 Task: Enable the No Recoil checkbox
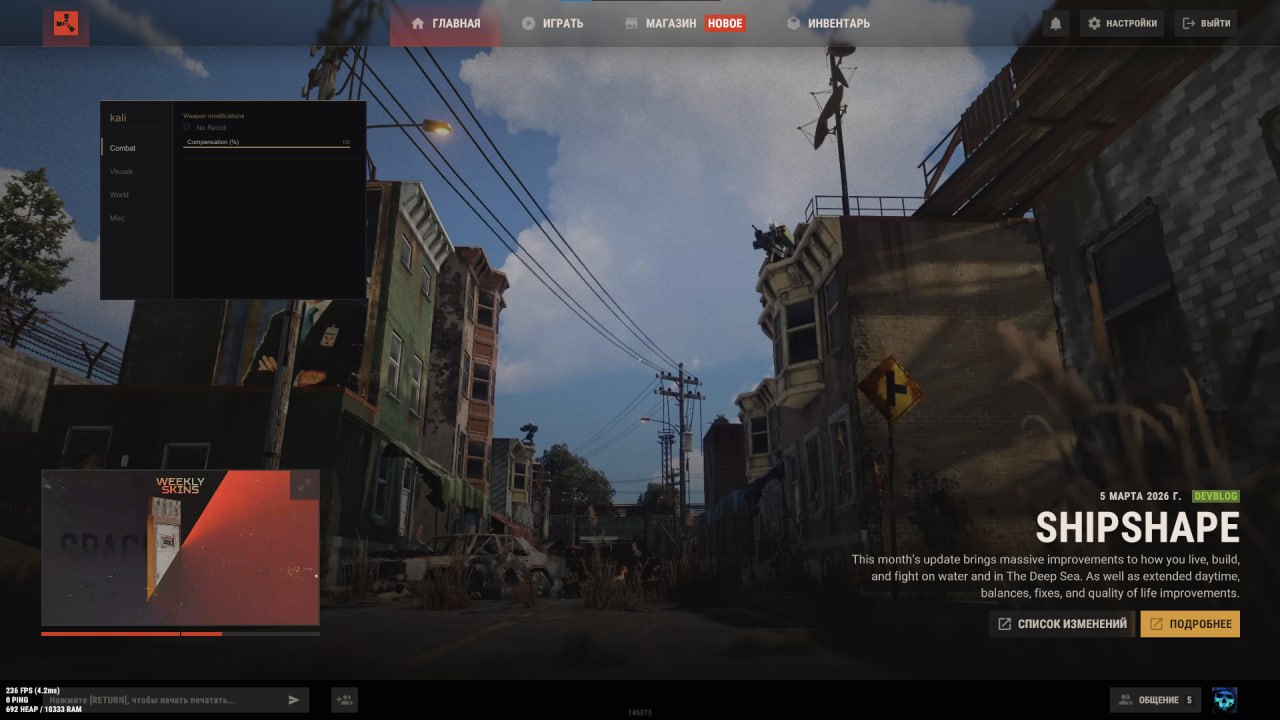click(x=185, y=127)
